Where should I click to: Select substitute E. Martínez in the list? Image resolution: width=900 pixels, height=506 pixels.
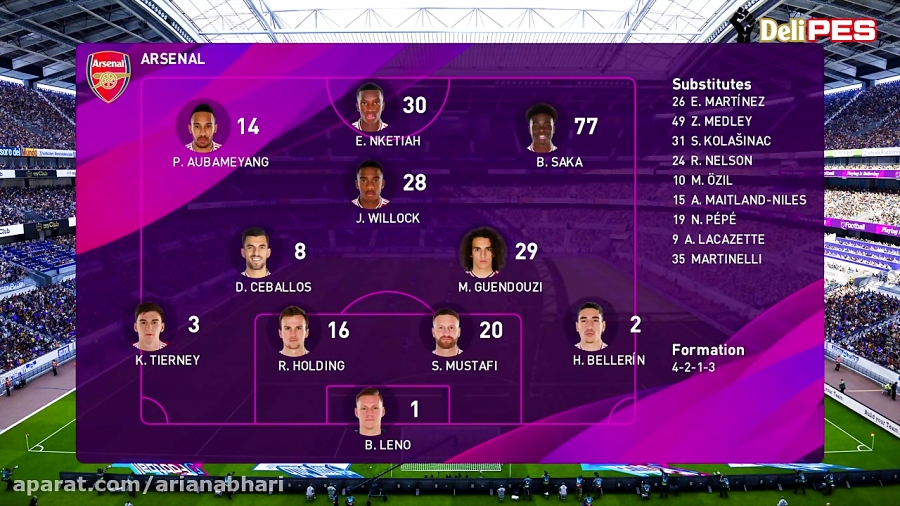(718, 101)
